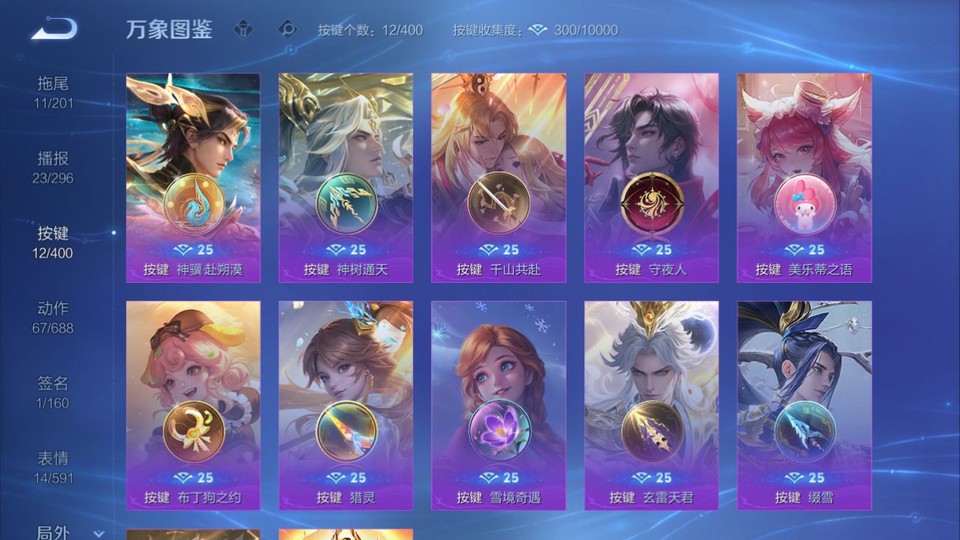Select the 玄雷天君 card

click(651, 405)
